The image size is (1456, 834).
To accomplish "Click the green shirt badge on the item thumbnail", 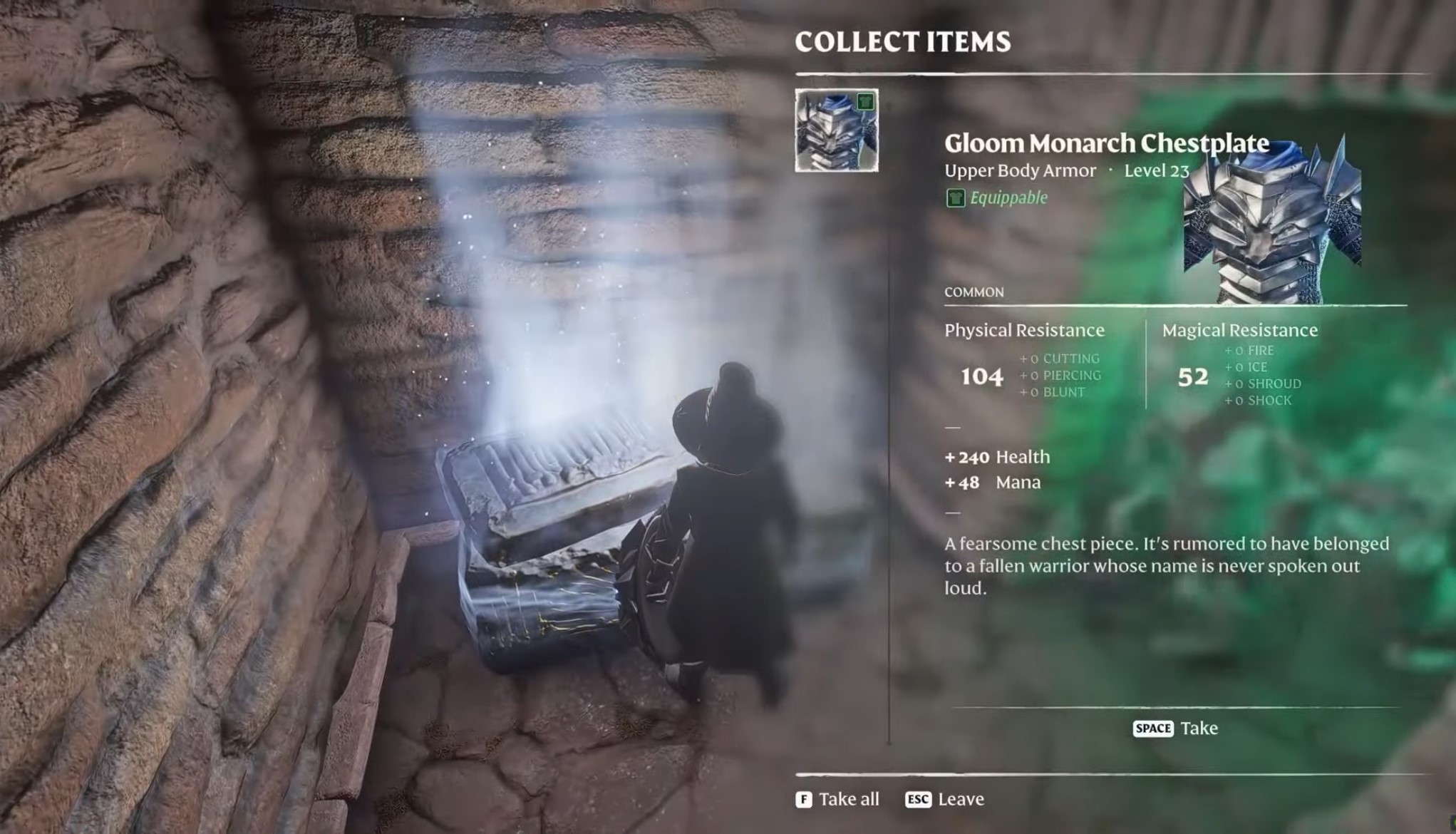I will point(865,101).
